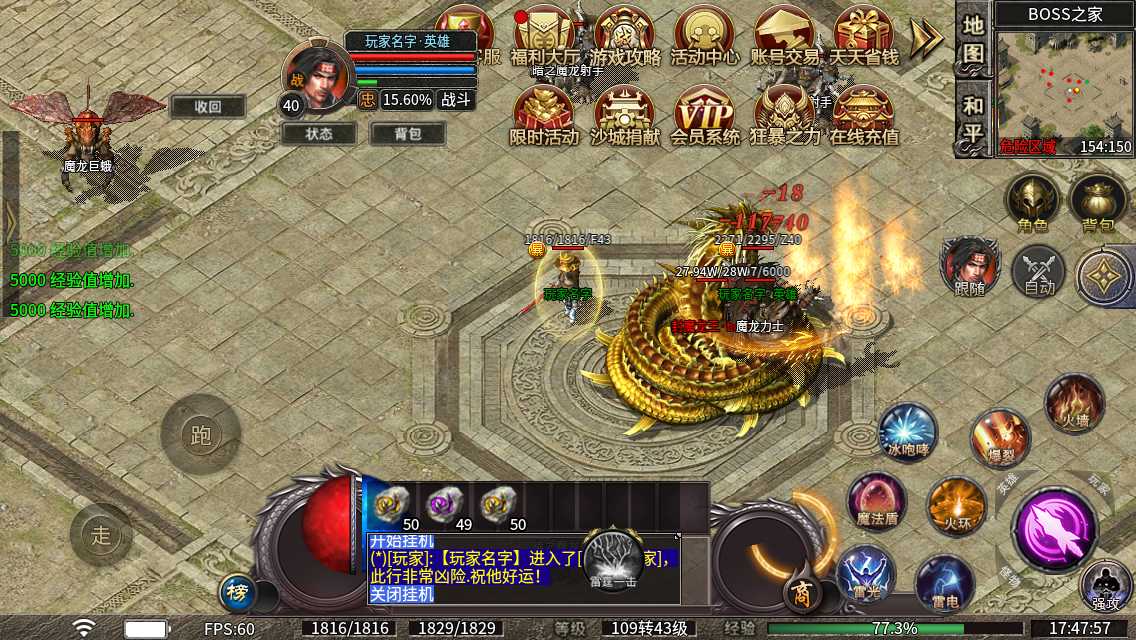Click the BOSS之家 minimap
The image size is (1136, 640).
(1064, 88)
